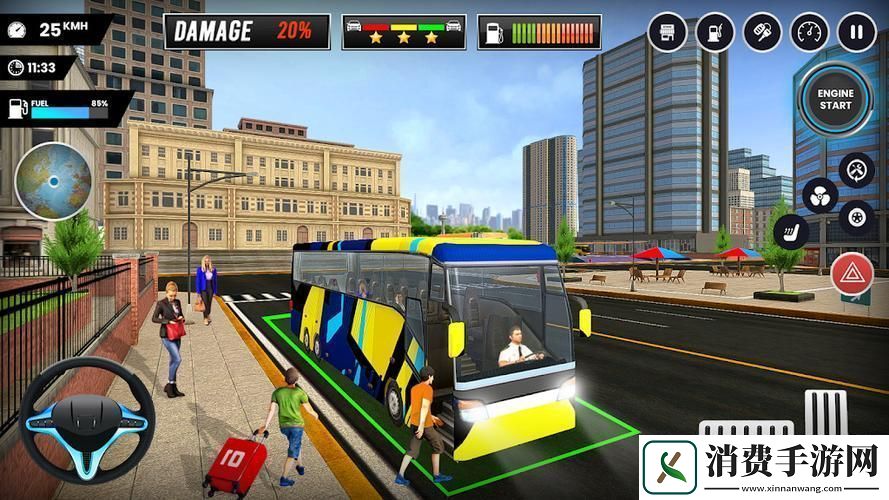Hit the Engine Start button
Screen dimensions: 889x500
pos(836,99)
